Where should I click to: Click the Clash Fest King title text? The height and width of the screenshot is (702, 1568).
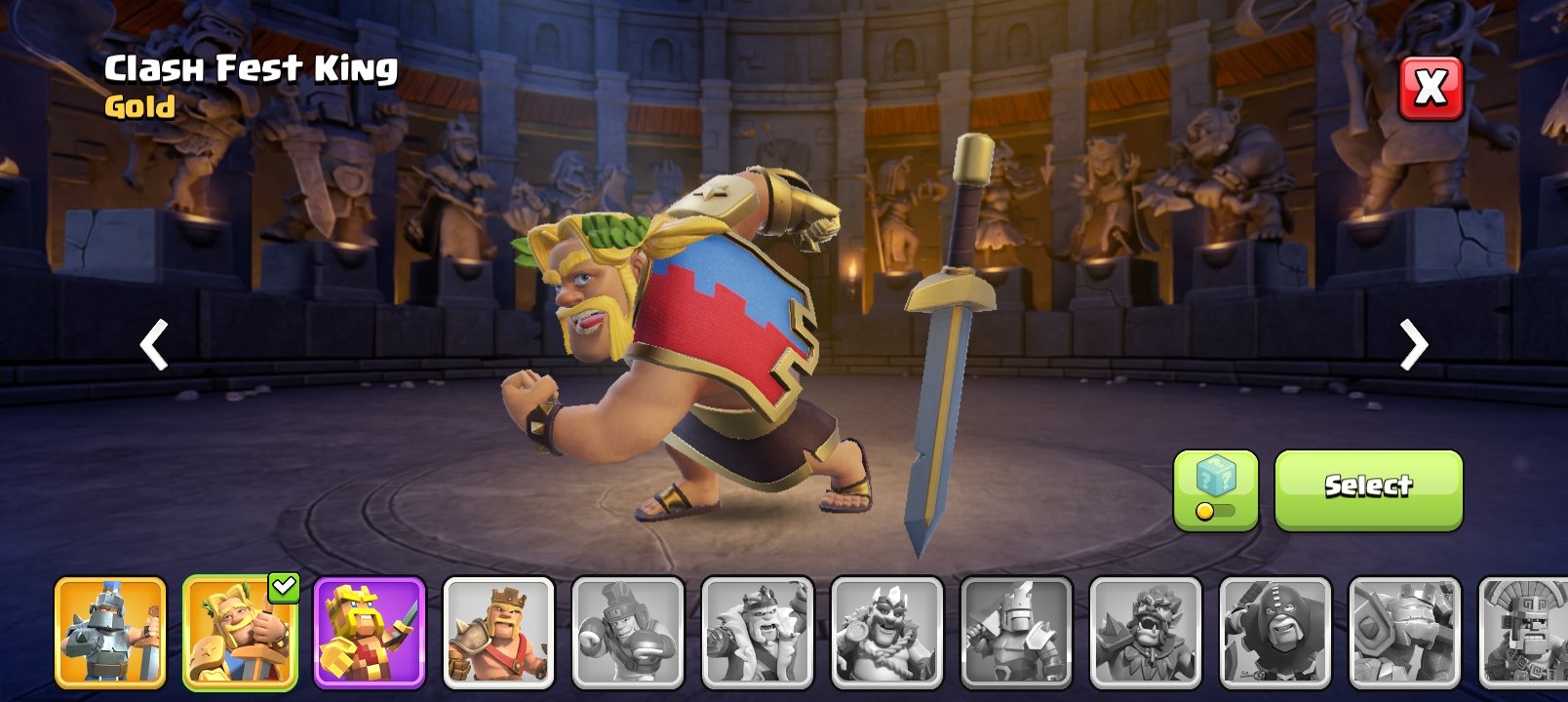[x=251, y=68]
